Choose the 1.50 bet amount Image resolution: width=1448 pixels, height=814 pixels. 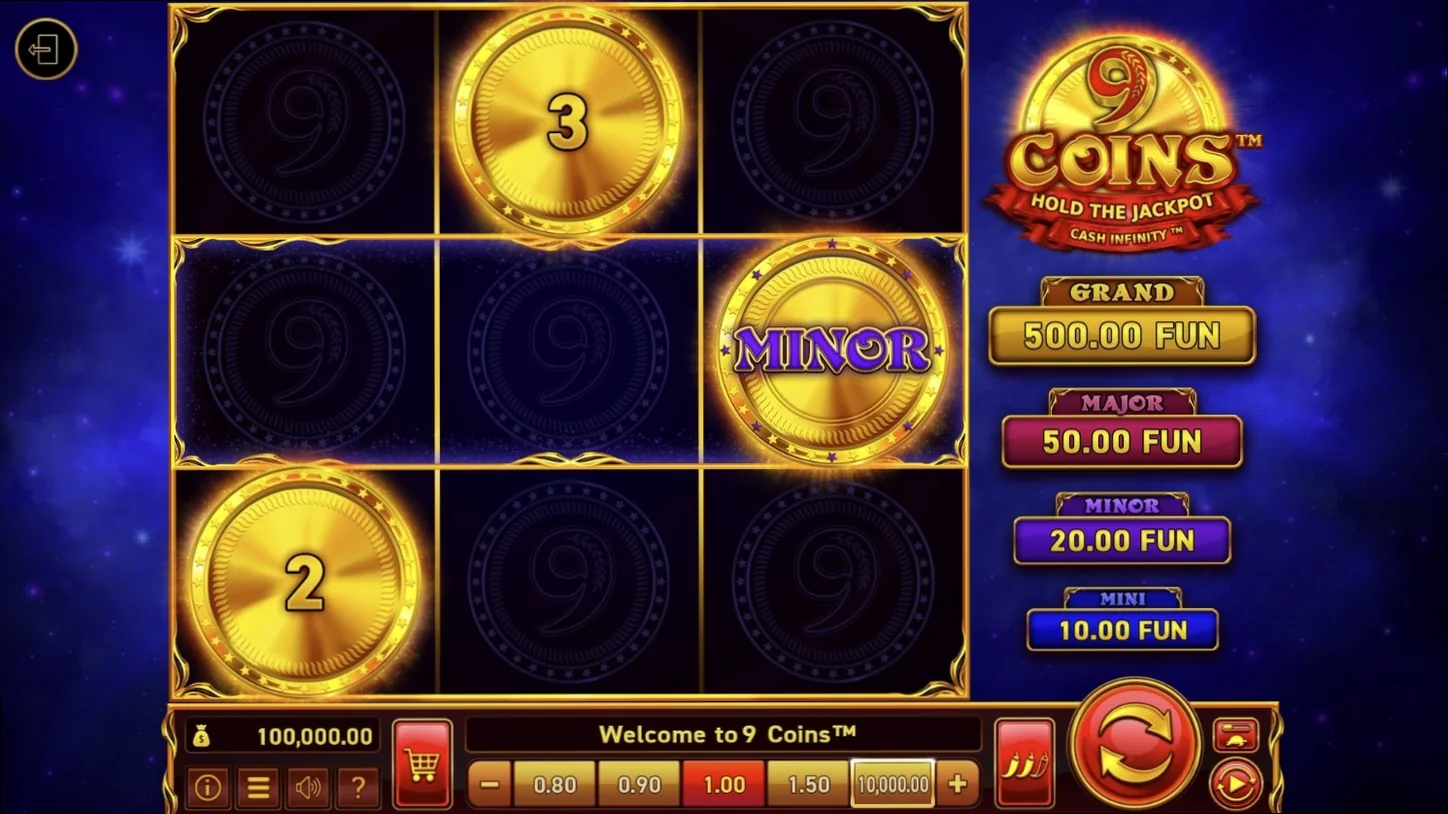[806, 785]
